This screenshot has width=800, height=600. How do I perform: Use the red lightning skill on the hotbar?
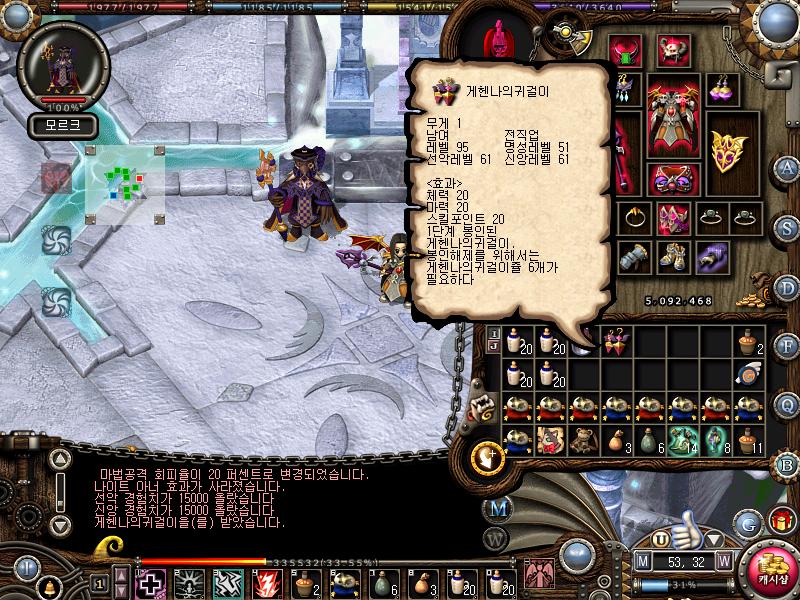pyautogui.click(x=266, y=582)
